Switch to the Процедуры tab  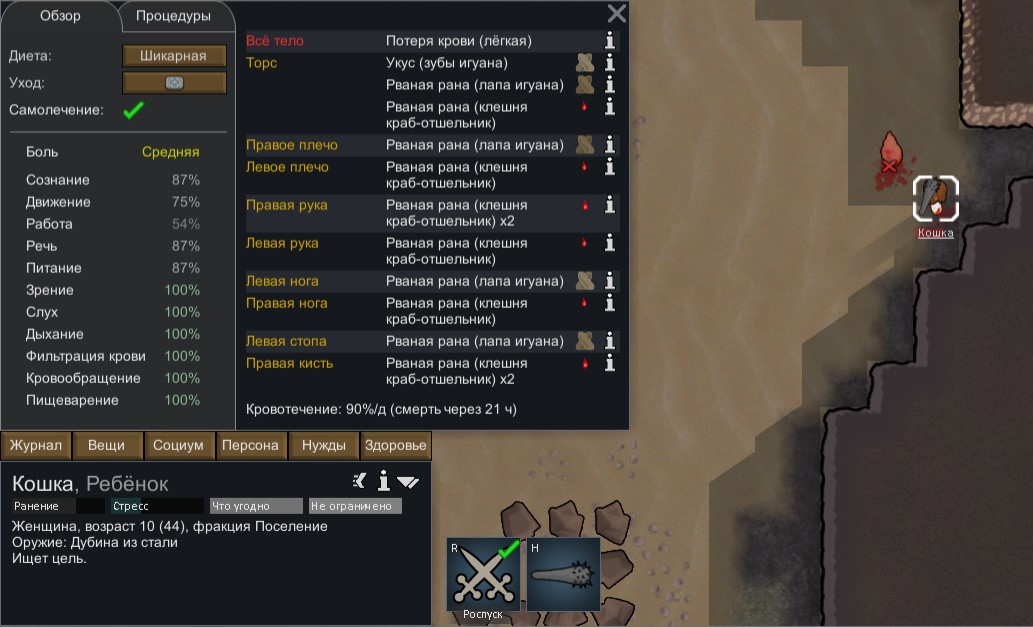click(173, 16)
